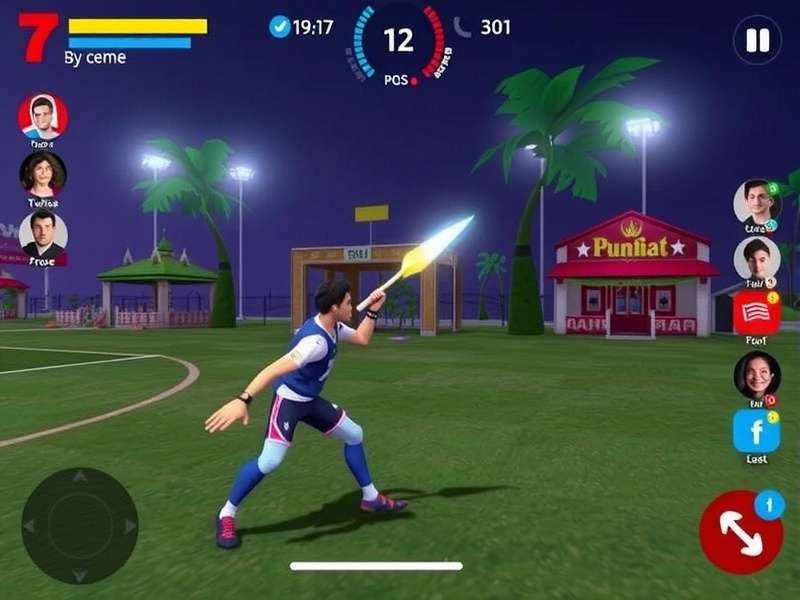
Task: Select the player avatar with the red background
Action: [43, 117]
